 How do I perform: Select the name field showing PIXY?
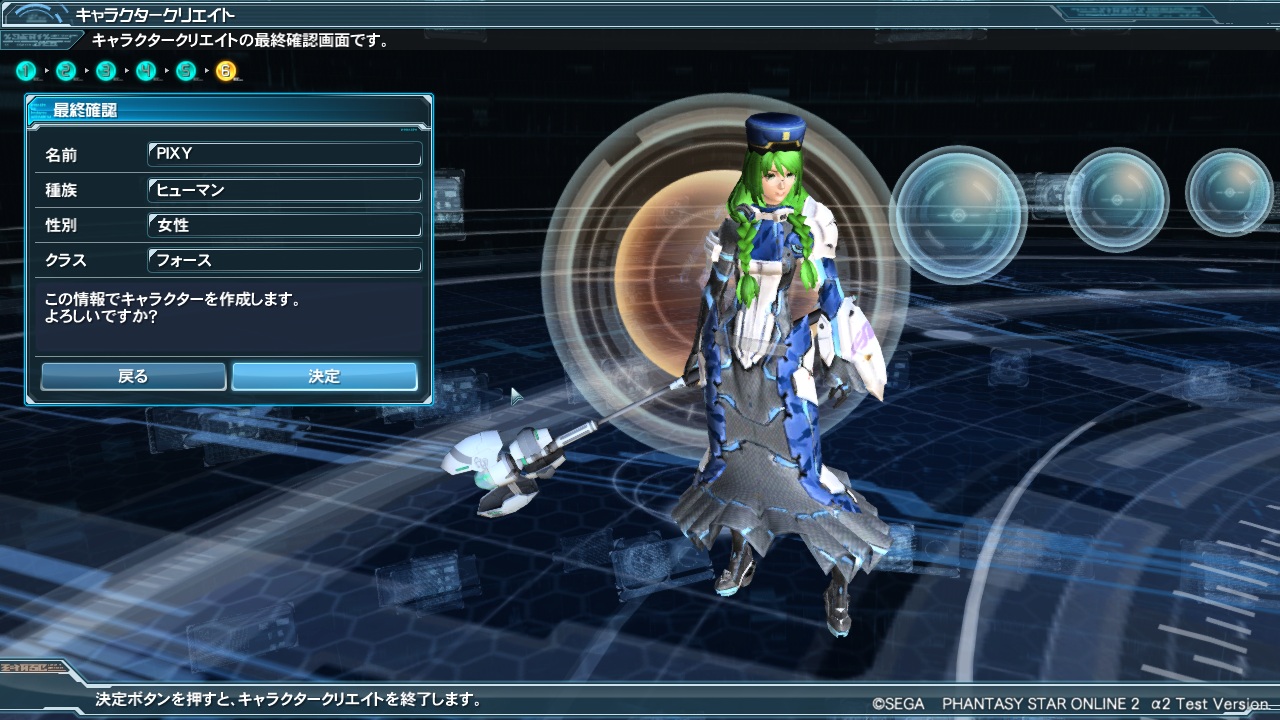pyautogui.click(x=284, y=154)
